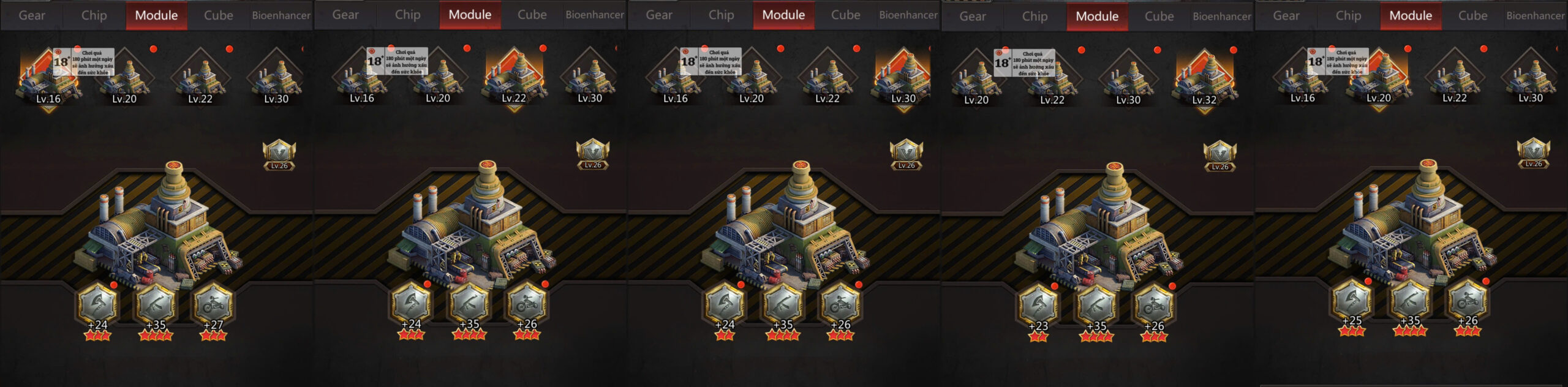Open the +25 module badge
Image resolution: width=1568 pixels, height=387 pixels.
point(1351,300)
